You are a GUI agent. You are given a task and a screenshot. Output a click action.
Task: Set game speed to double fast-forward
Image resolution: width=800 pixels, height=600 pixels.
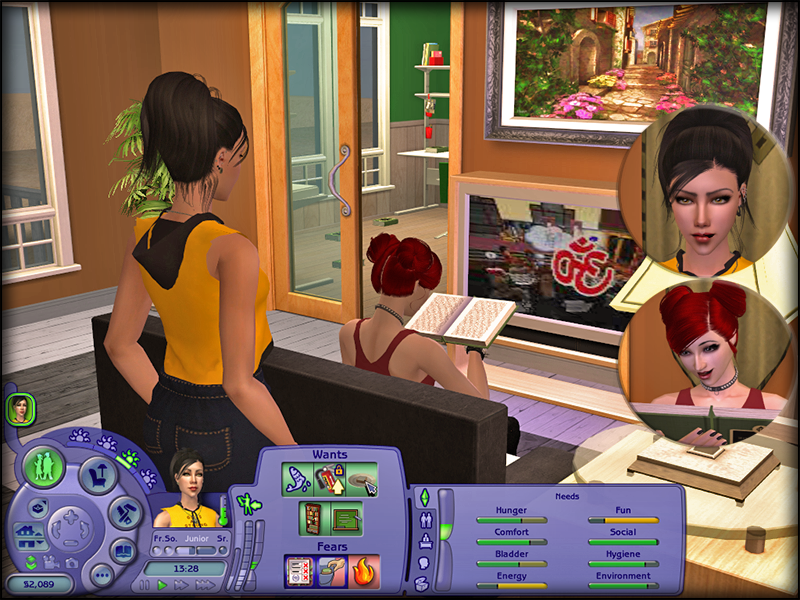pyautogui.click(x=182, y=584)
